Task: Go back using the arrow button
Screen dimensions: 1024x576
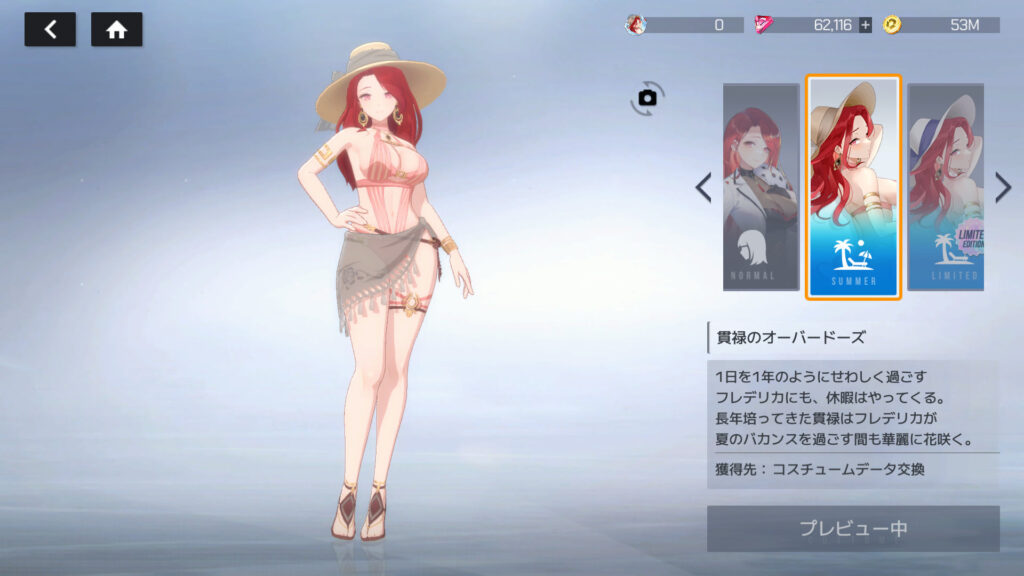Action: point(50,30)
